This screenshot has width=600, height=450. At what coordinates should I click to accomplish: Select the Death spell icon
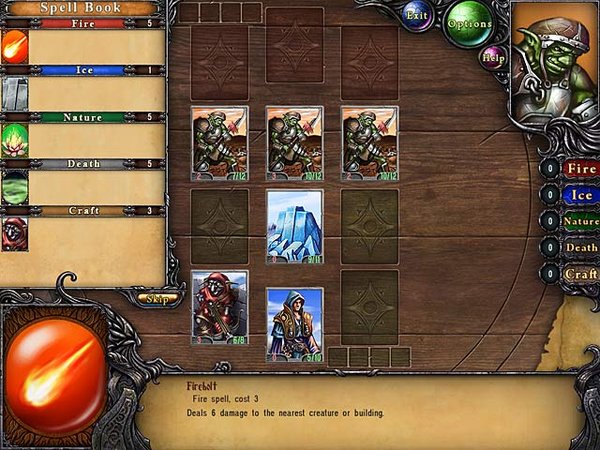pos(15,187)
